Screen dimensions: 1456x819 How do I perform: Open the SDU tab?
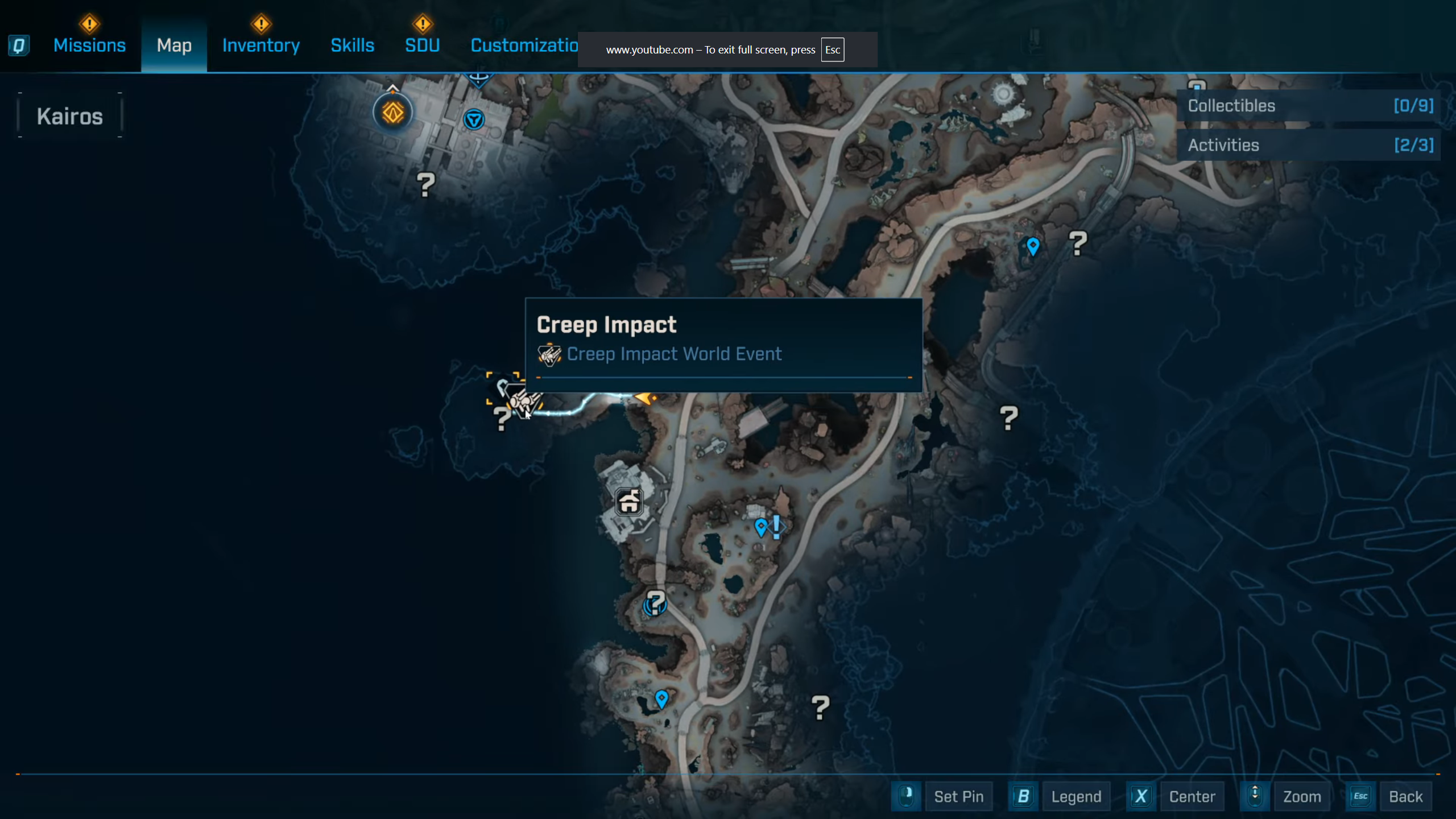click(x=422, y=45)
